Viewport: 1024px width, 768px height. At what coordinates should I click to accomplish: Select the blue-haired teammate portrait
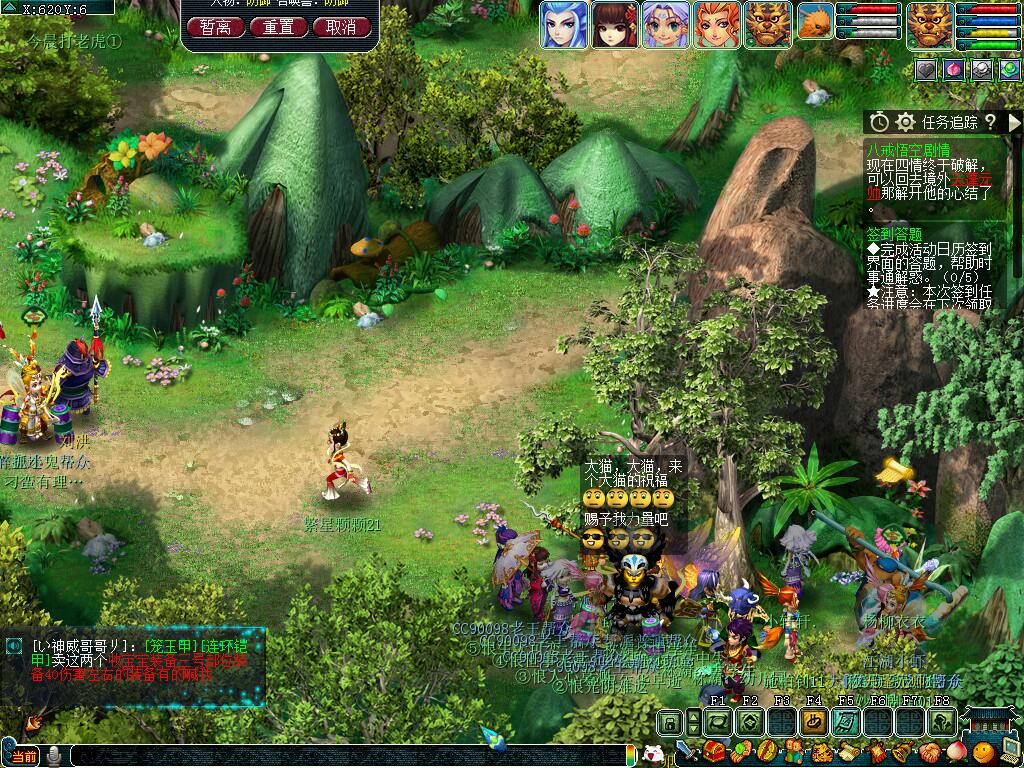[x=564, y=24]
